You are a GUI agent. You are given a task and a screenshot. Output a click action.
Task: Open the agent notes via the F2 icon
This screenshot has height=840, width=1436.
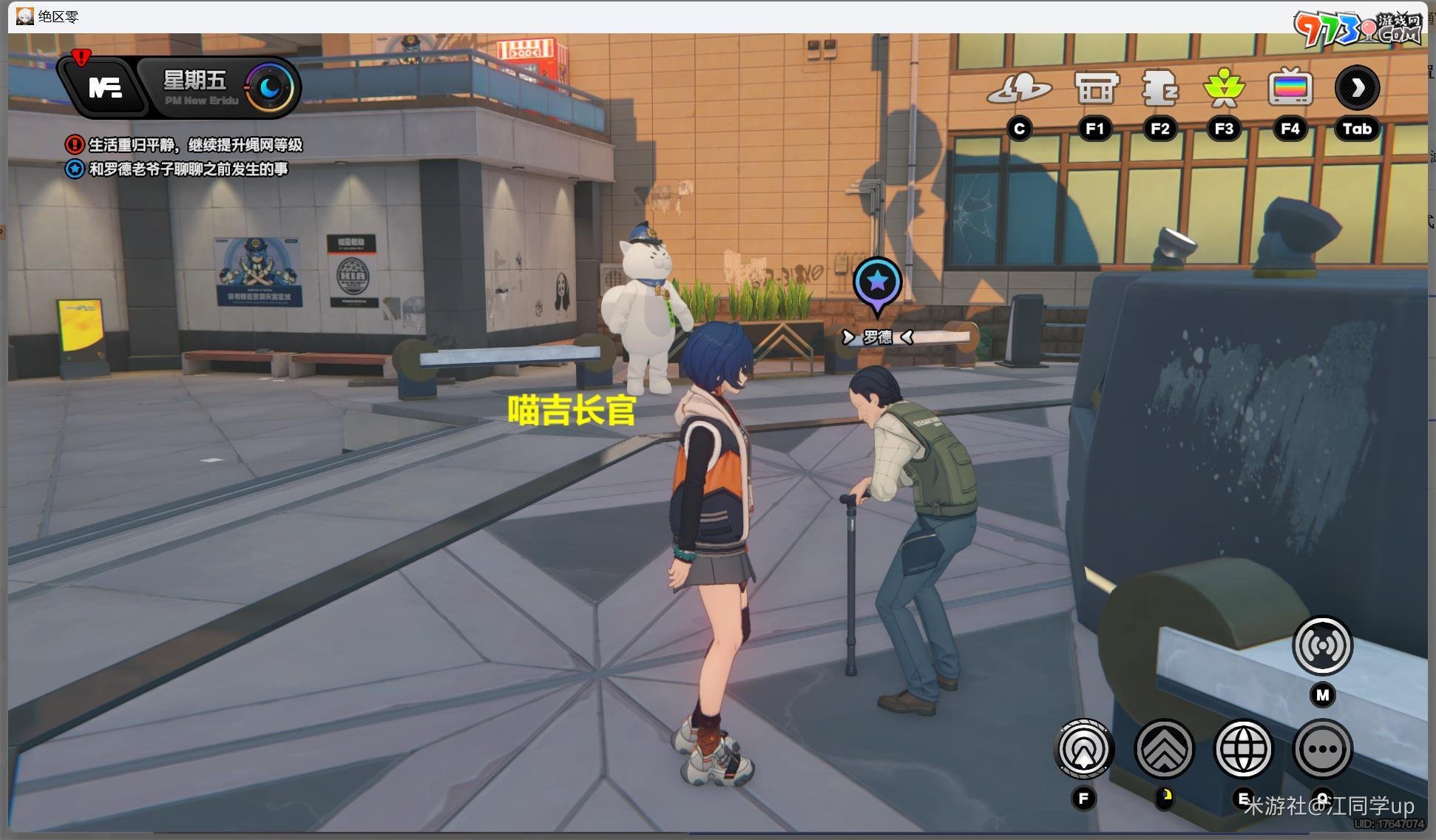click(1160, 87)
